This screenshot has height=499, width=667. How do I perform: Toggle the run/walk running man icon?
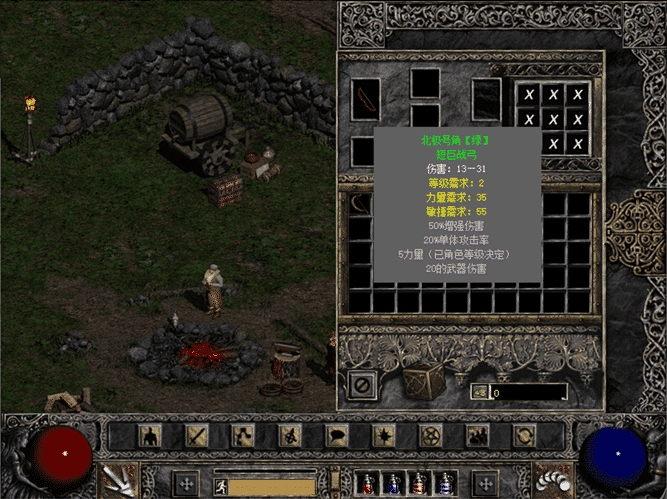click(x=222, y=487)
